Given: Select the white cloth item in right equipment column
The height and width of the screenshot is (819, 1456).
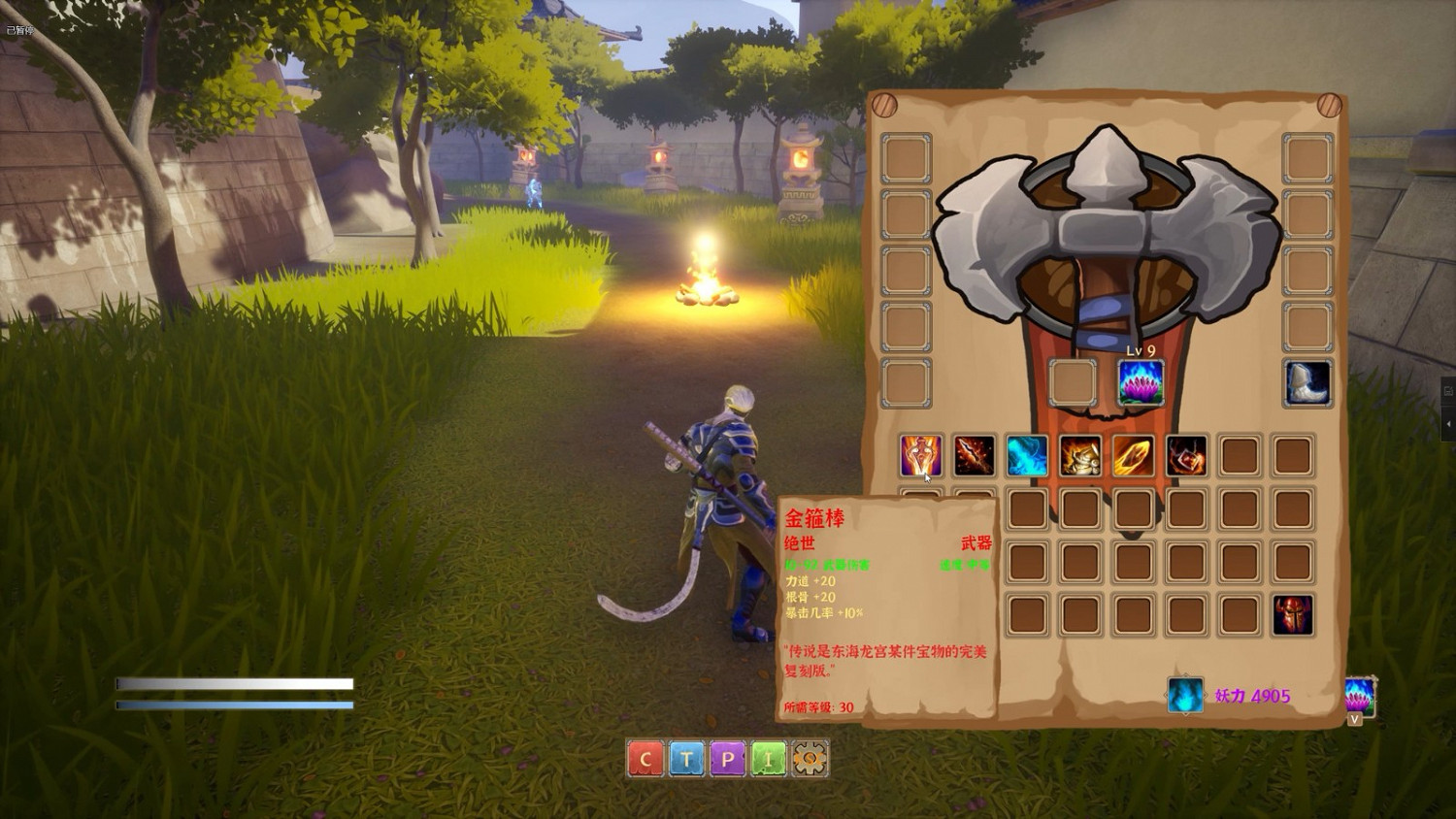Looking at the screenshot, I should [1308, 382].
